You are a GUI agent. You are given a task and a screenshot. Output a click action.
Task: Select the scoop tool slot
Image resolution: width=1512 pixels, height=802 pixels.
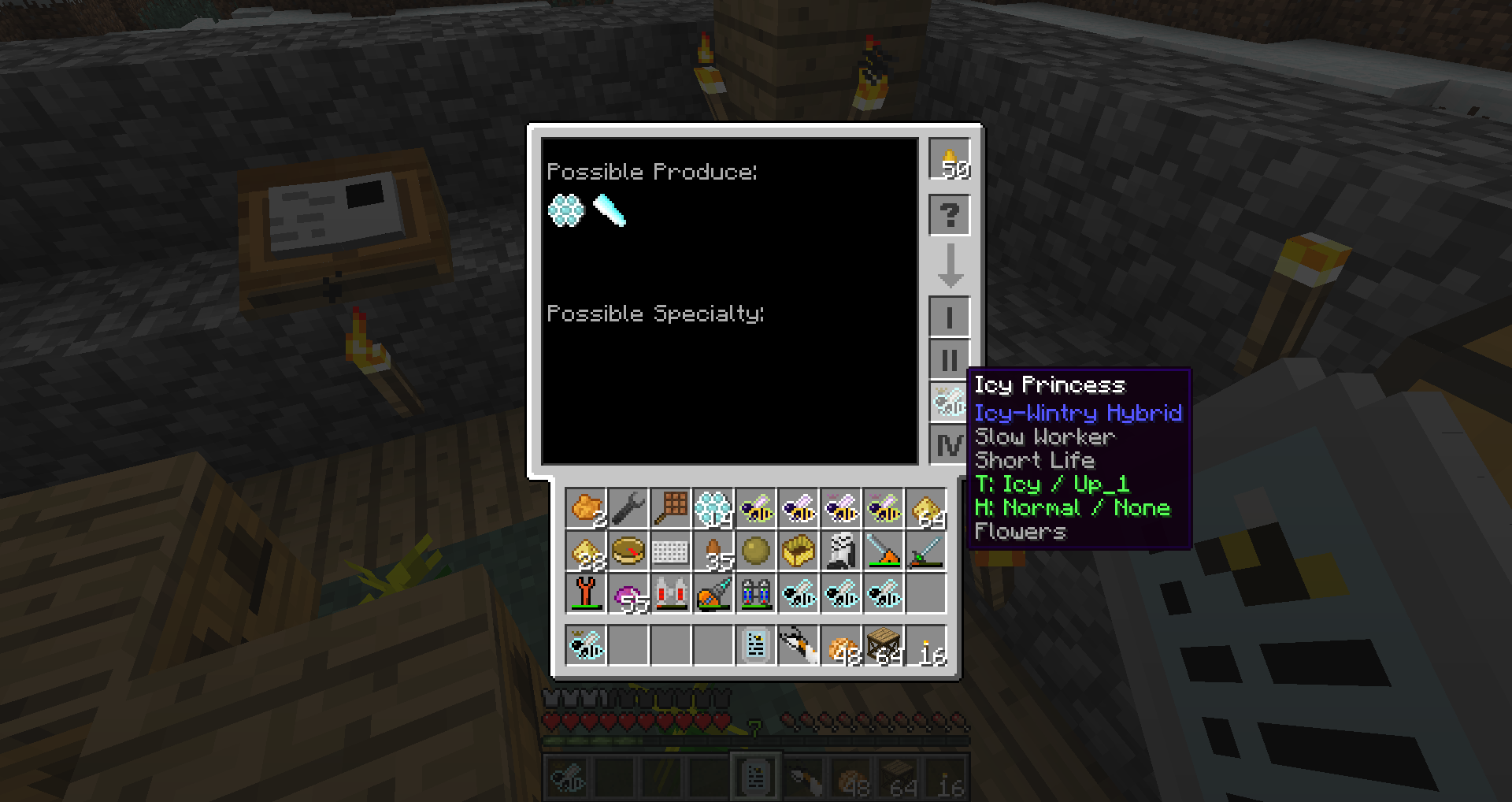point(671,508)
